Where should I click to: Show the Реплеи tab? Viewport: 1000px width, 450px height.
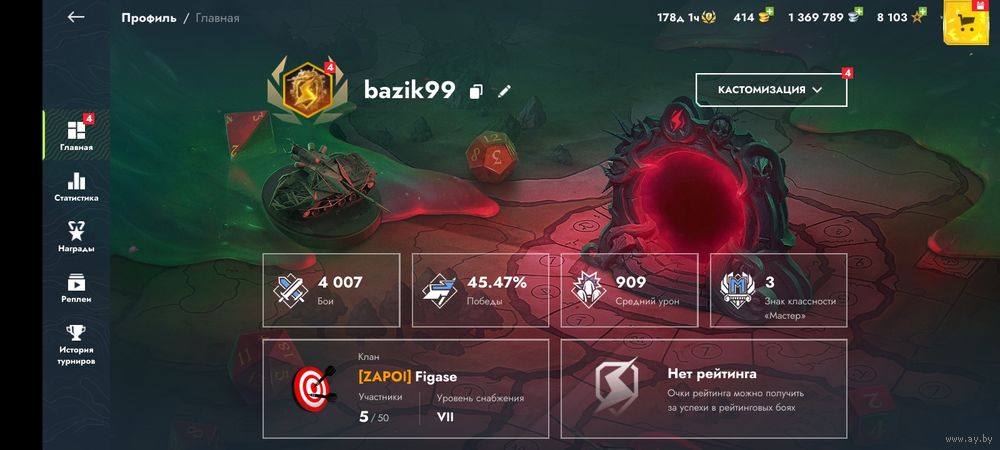[x=76, y=288]
